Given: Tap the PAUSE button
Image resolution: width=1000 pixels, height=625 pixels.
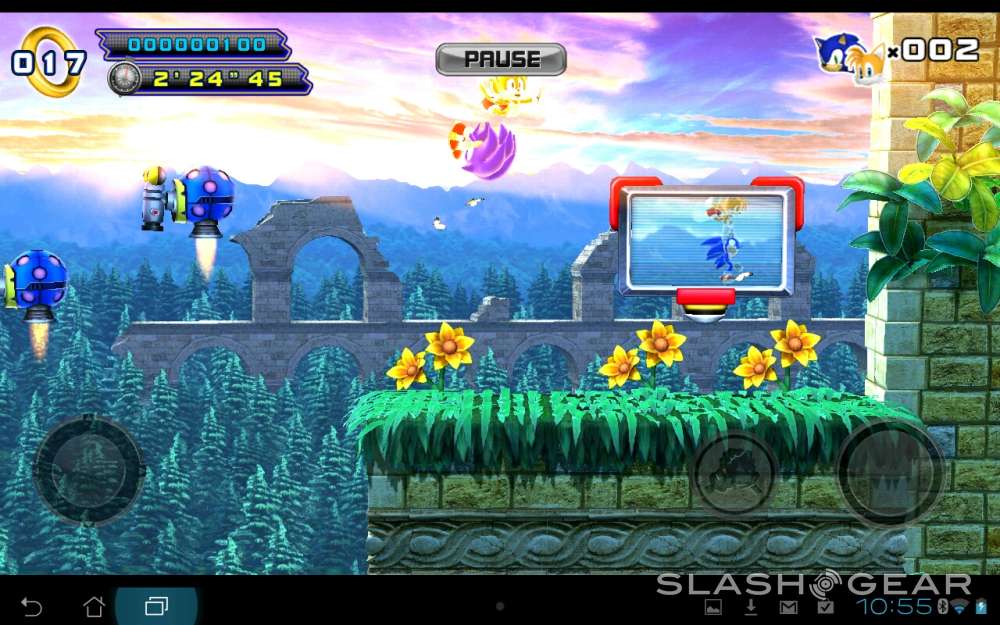Looking at the screenshot, I should [x=501, y=59].
